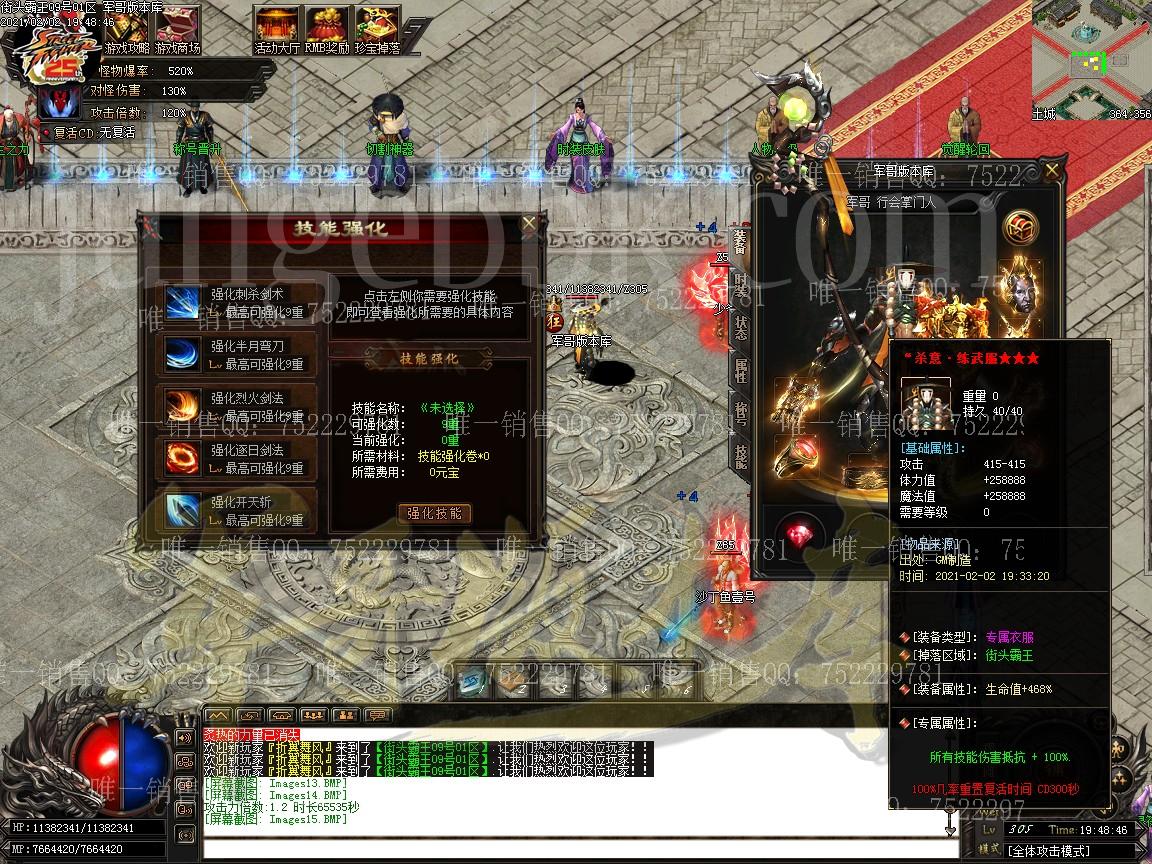Open the 称号 titles tab

tap(740, 413)
